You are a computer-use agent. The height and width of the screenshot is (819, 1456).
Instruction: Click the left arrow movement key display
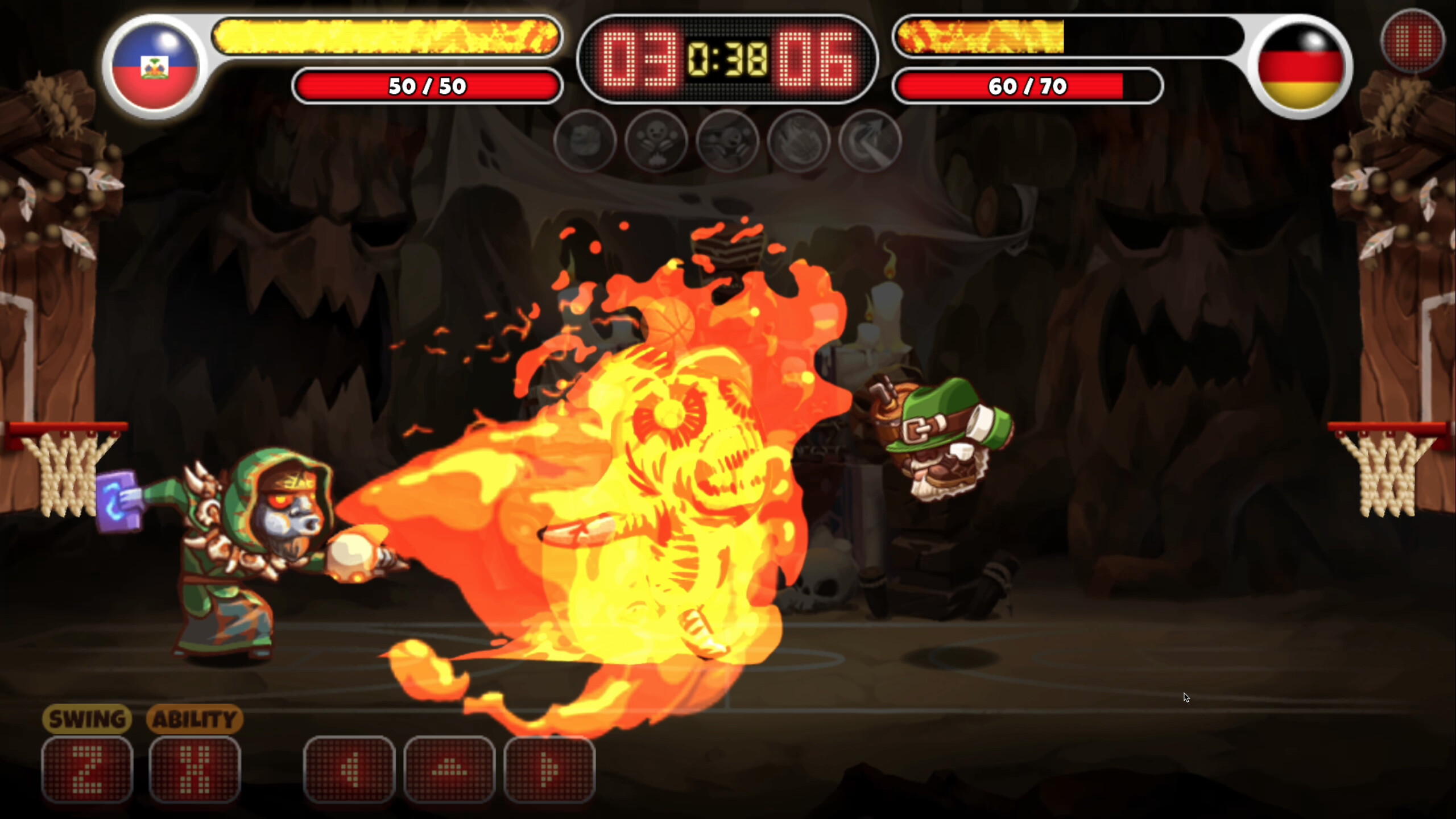pyautogui.click(x=350, y=771)
